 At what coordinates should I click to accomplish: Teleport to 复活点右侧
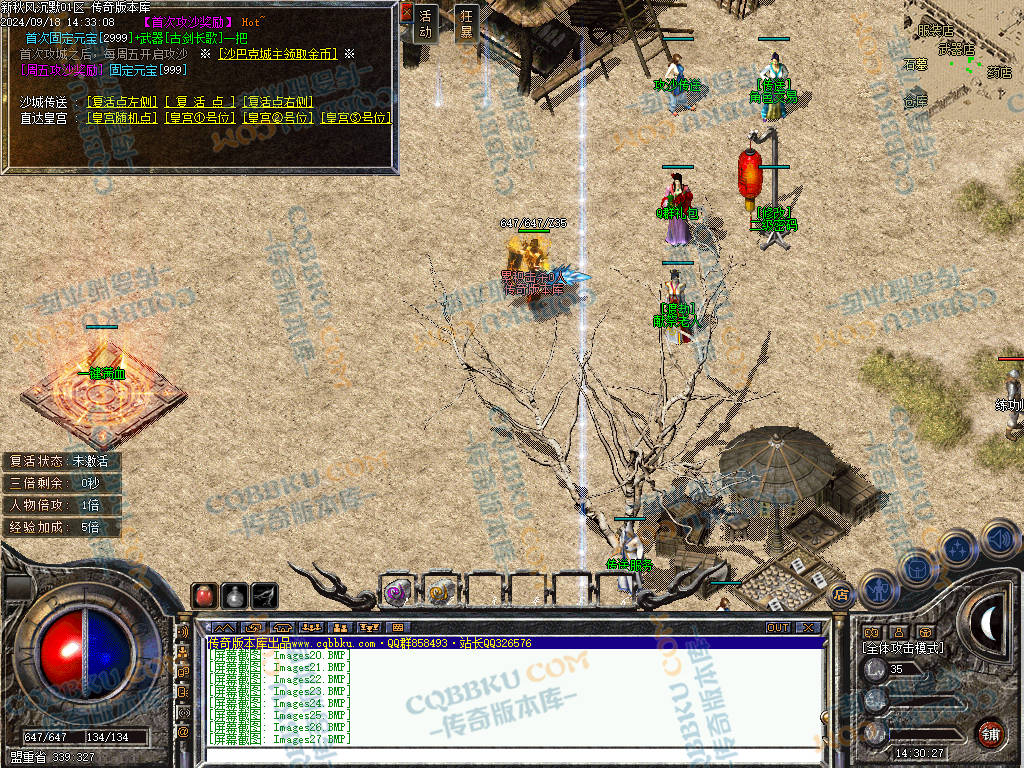click(278, 102)
